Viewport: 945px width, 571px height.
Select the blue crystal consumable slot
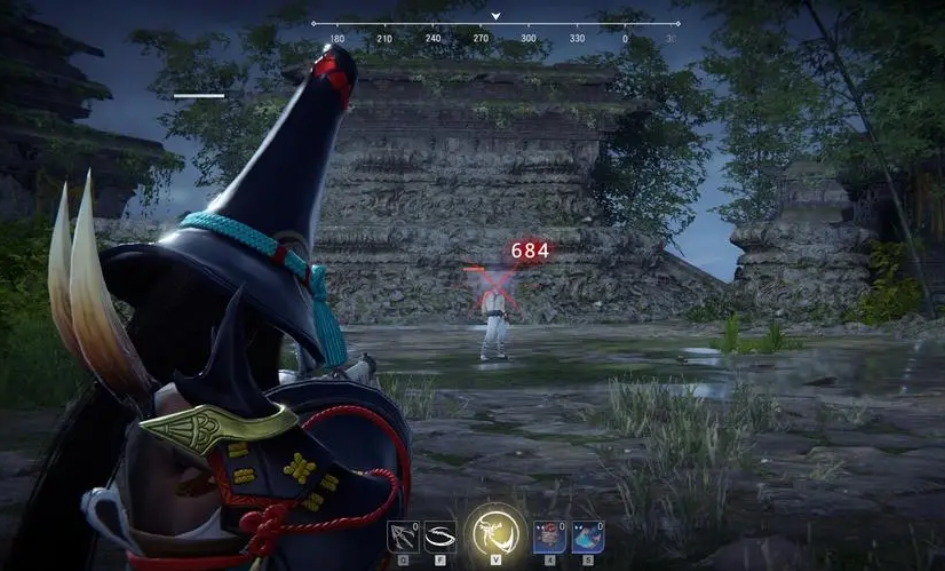pos(587,536)
